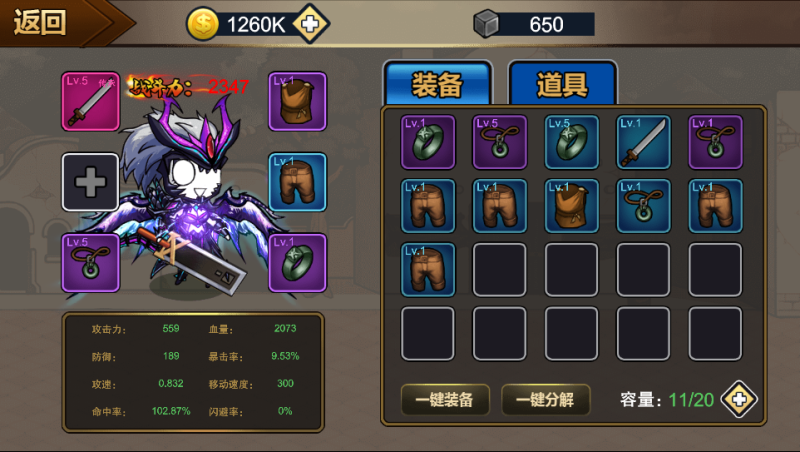Select the blue Lv.1 sword in the bag
Viewport: 800px width, 452px height.
click(x=644, y=142)
